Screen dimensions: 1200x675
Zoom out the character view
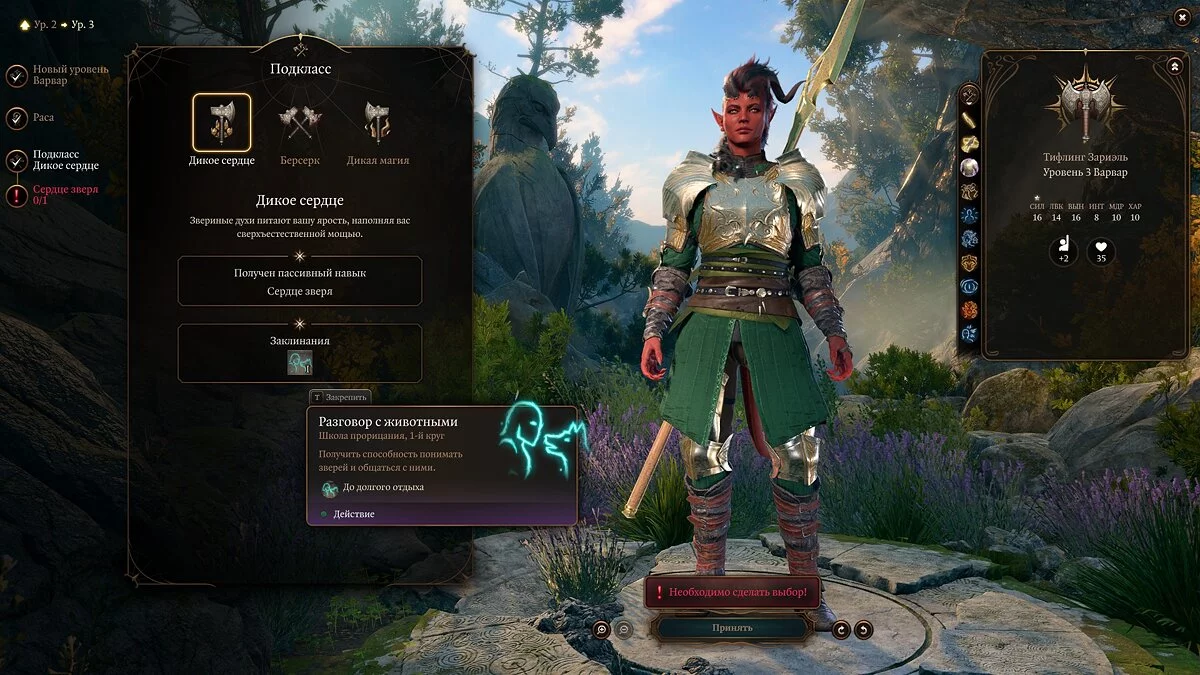(x=623, y=629)
